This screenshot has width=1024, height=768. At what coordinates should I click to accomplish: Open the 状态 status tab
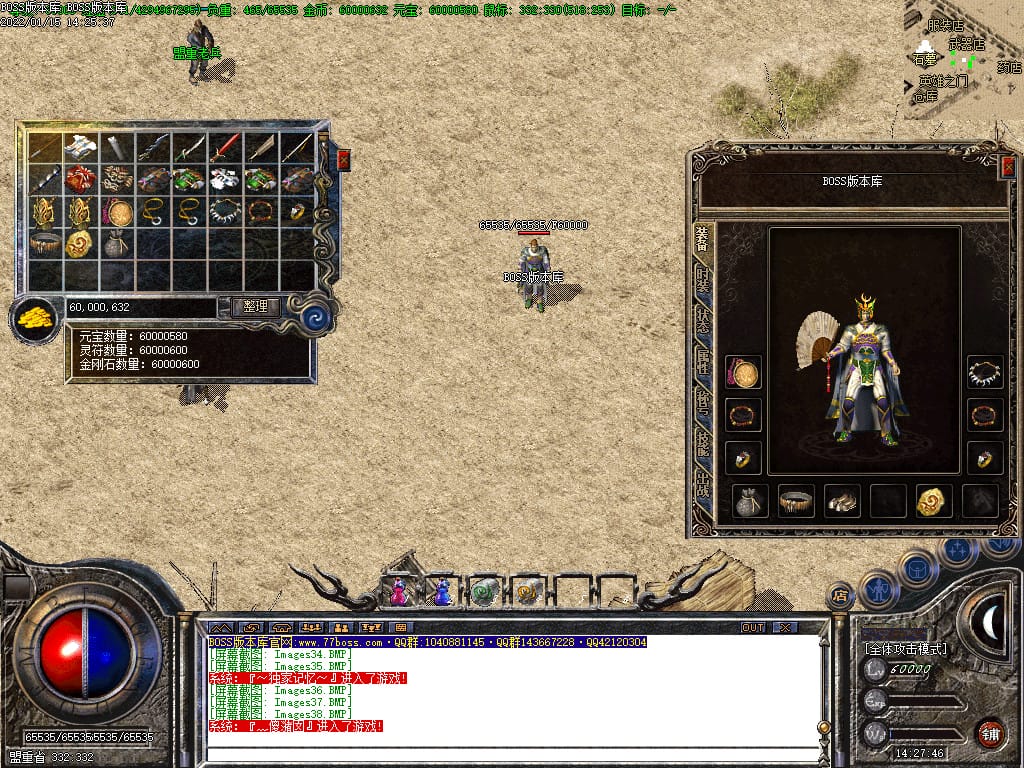703,321
